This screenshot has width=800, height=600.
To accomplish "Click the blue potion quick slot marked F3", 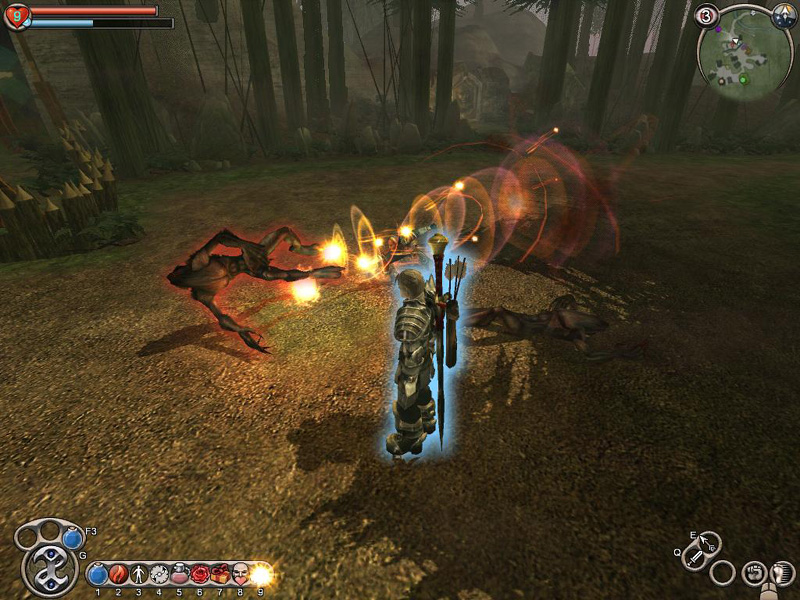I will [72, 539].
